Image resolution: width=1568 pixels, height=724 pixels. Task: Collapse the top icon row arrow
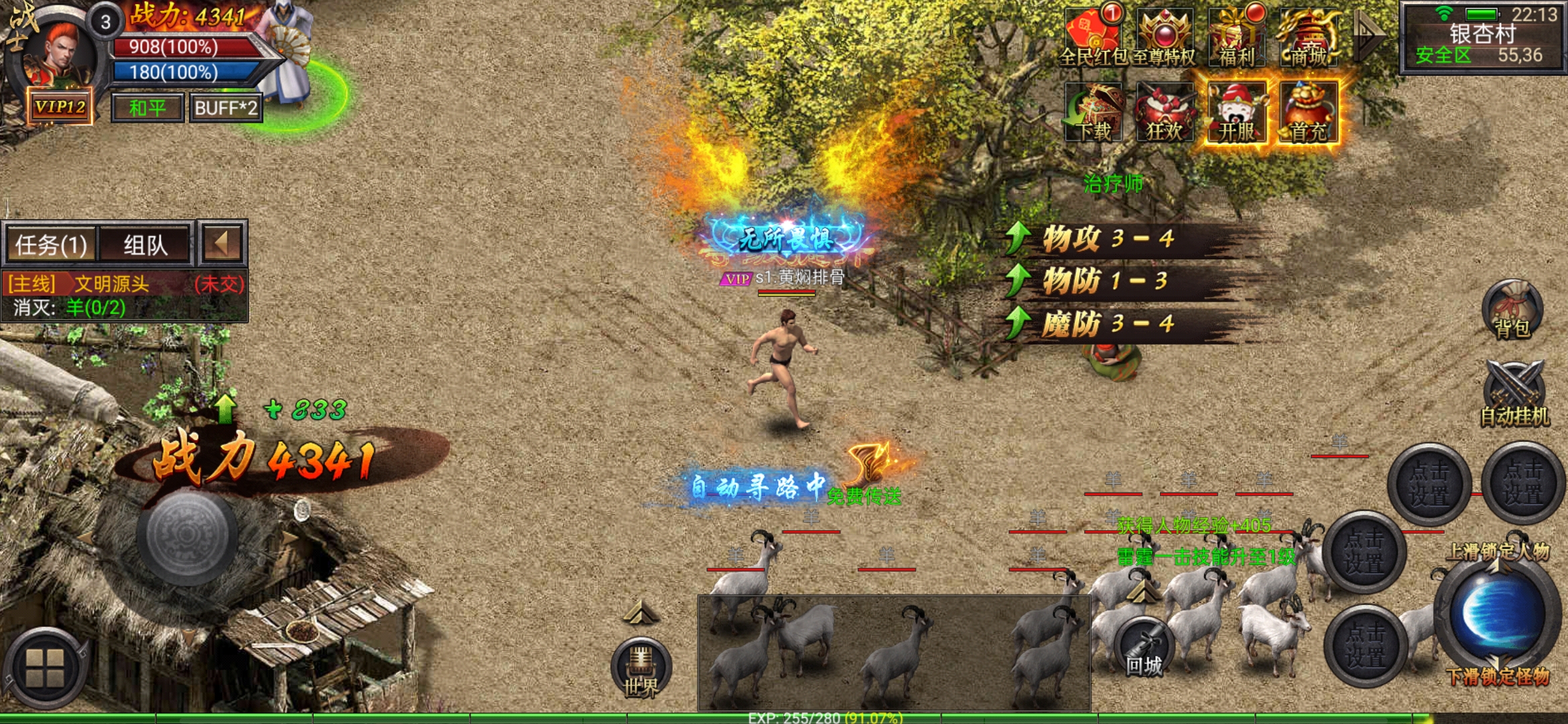click(1369, 37)
